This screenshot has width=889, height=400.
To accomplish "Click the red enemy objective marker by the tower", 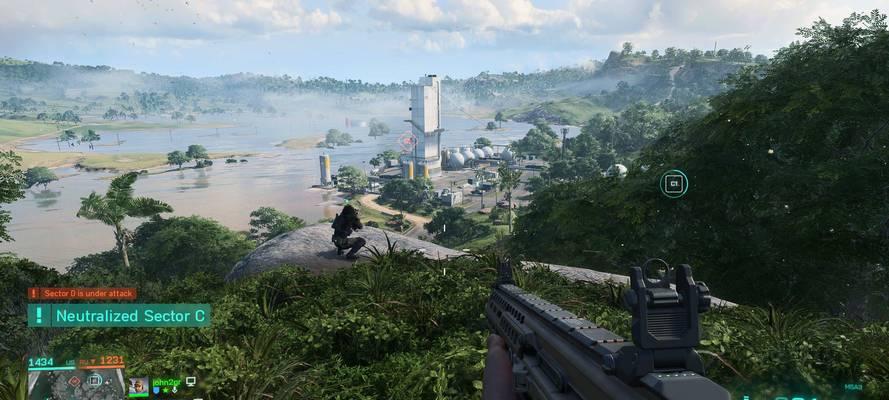I will point(408,143).
